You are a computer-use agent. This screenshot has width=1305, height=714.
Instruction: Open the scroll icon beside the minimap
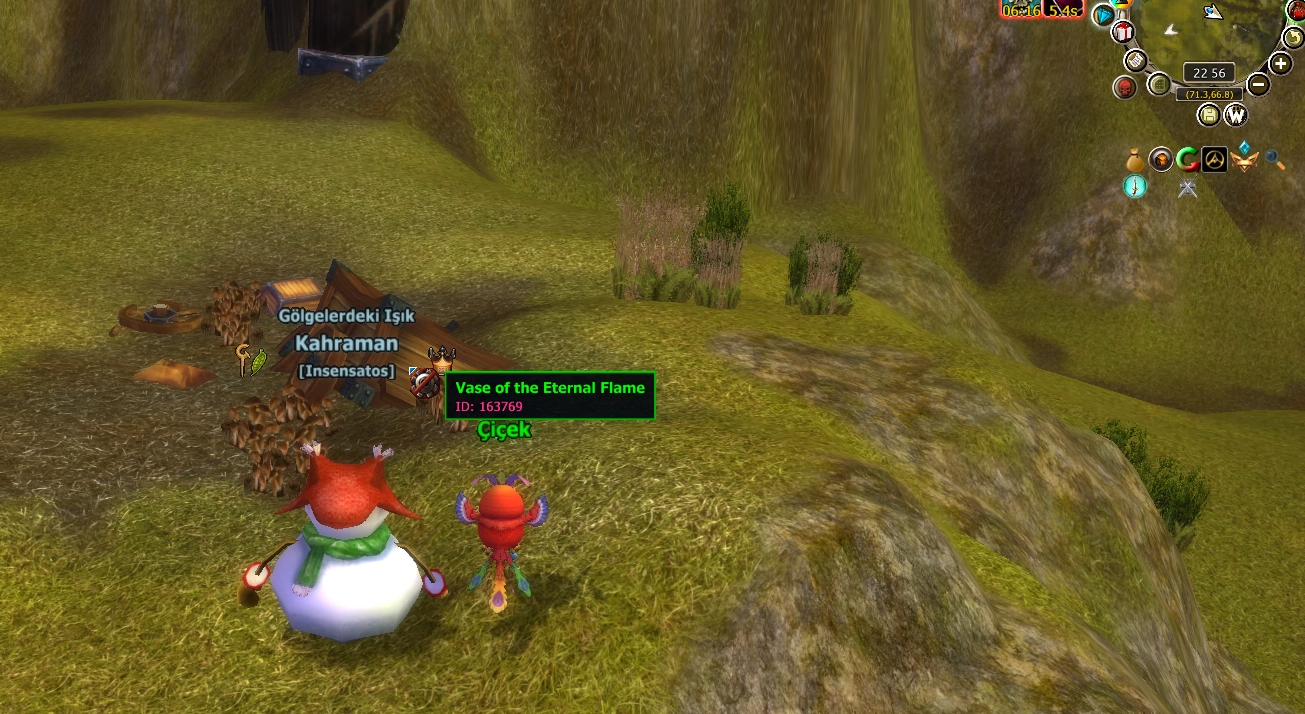1135,60
